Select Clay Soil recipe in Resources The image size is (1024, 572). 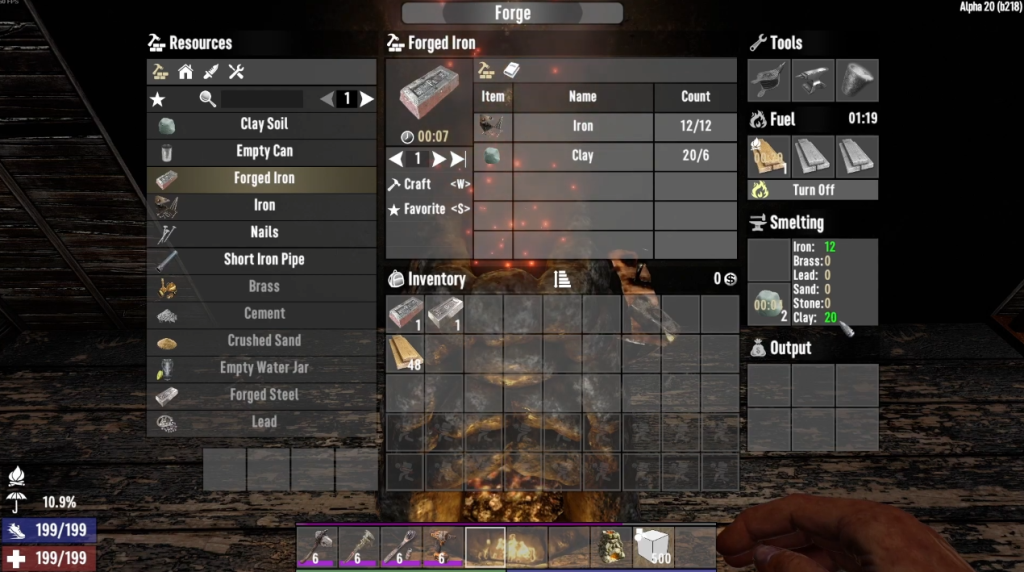(x=263, y=124)
